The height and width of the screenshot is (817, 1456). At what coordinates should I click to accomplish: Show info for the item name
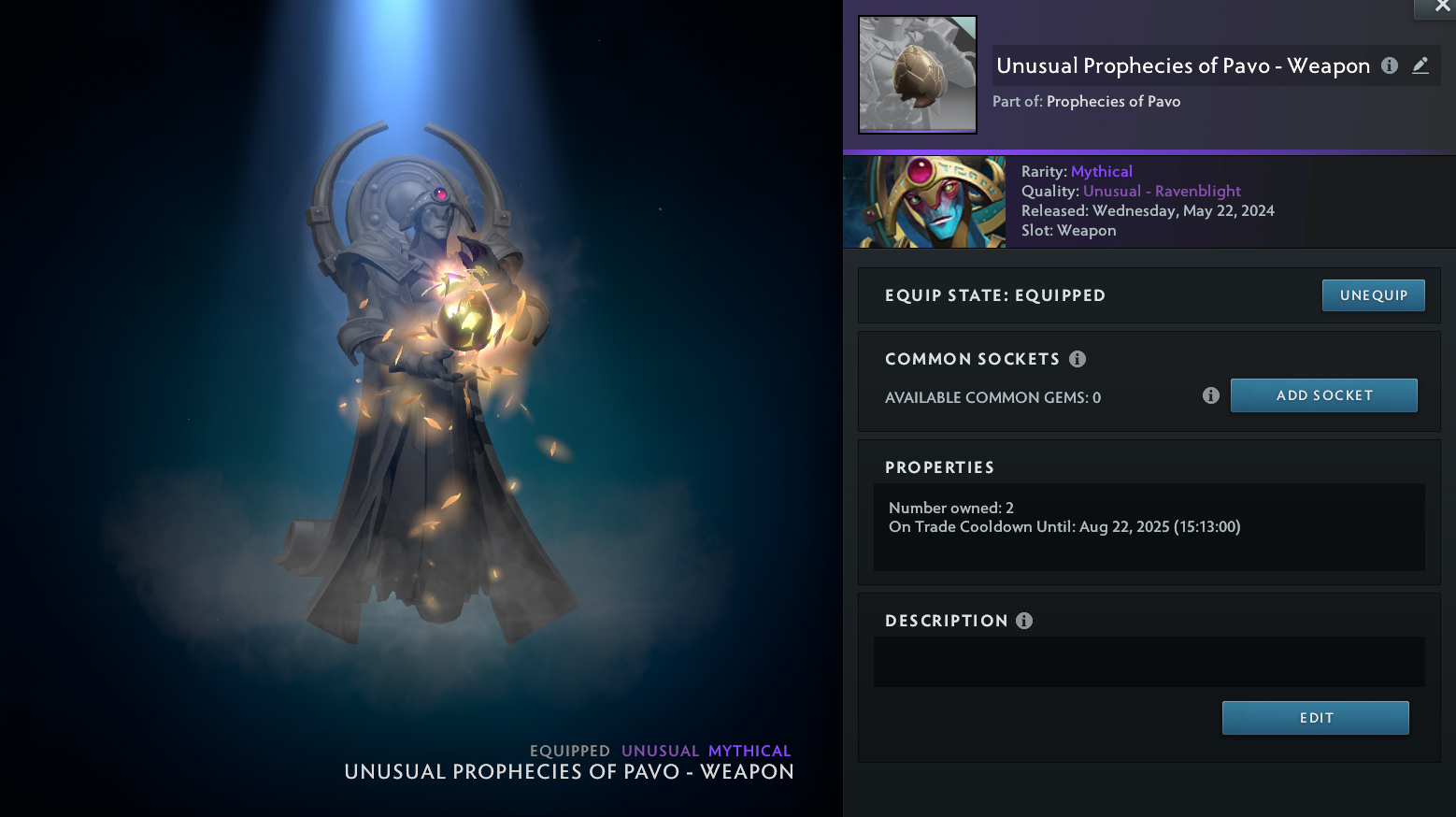(1390, 65)
